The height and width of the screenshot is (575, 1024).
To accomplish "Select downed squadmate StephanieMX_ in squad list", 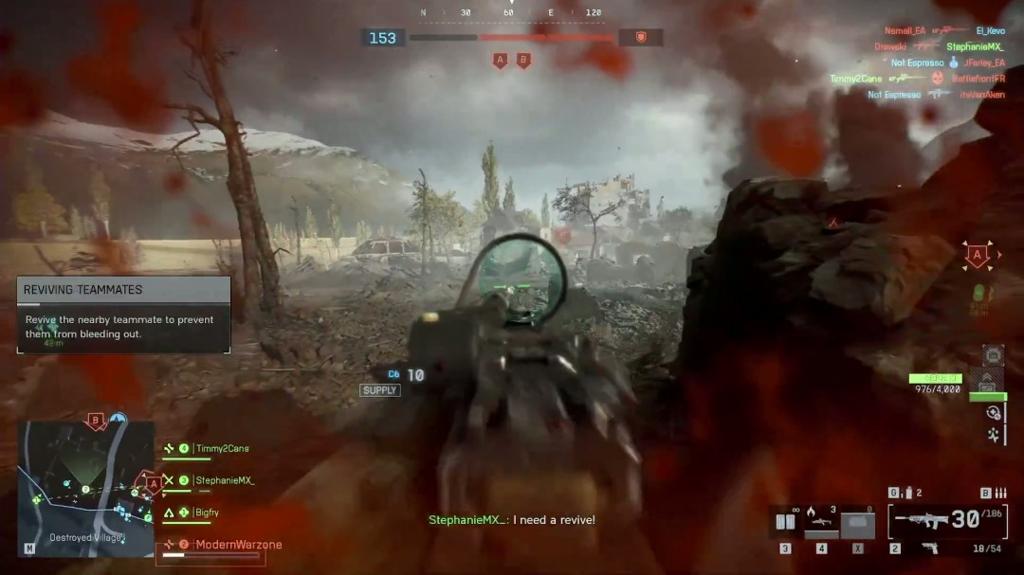I will (222, 481).
